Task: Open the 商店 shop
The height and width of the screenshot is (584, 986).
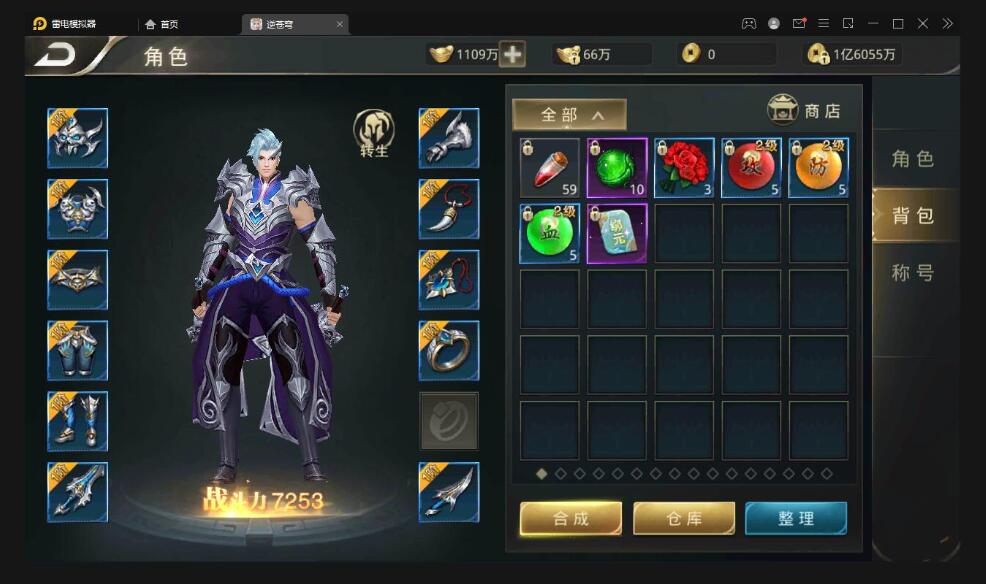Action: [x=804, y=110]
